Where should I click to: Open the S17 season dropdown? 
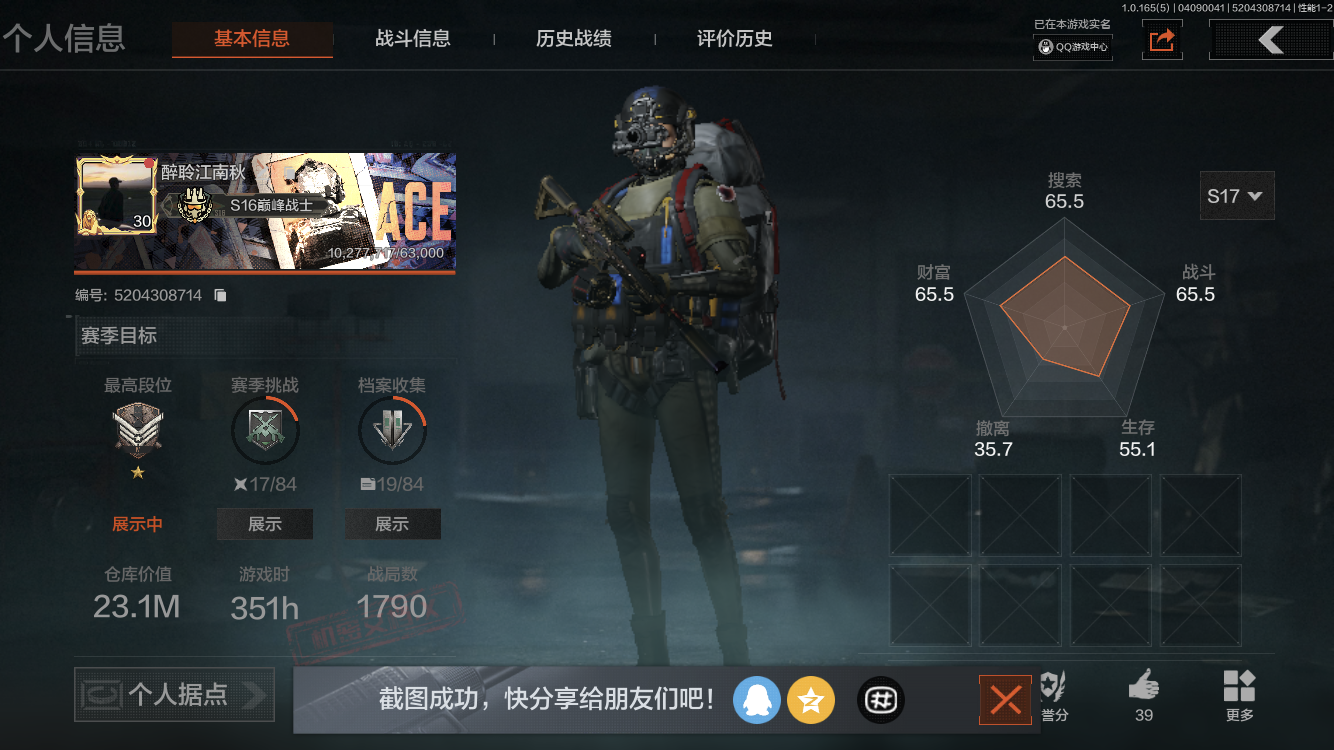pyautogui.click(x=1236, y=197)
